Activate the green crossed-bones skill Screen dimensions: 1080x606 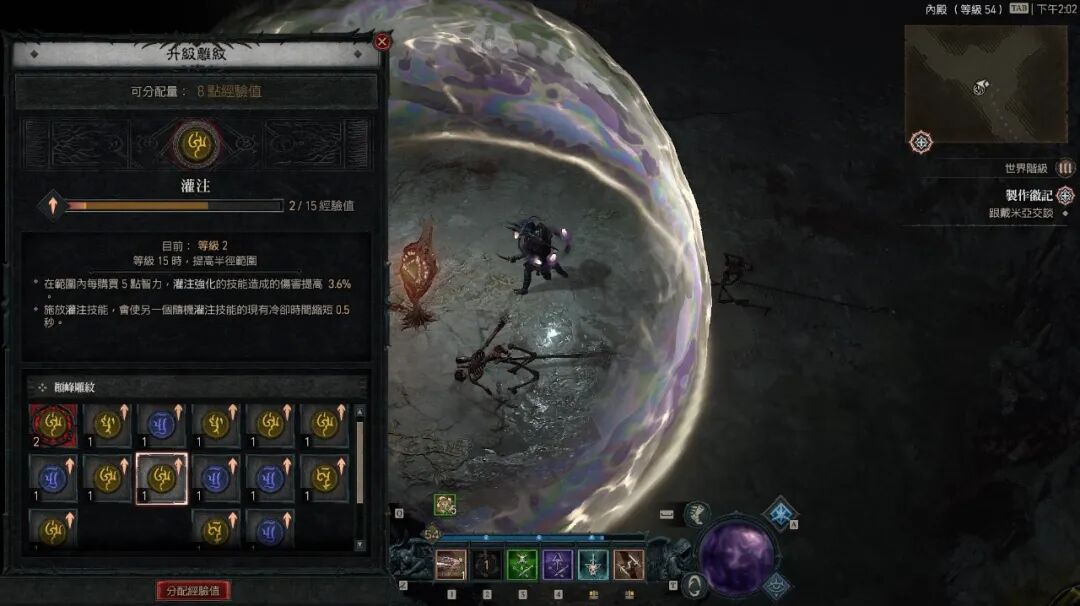[522, 565]
